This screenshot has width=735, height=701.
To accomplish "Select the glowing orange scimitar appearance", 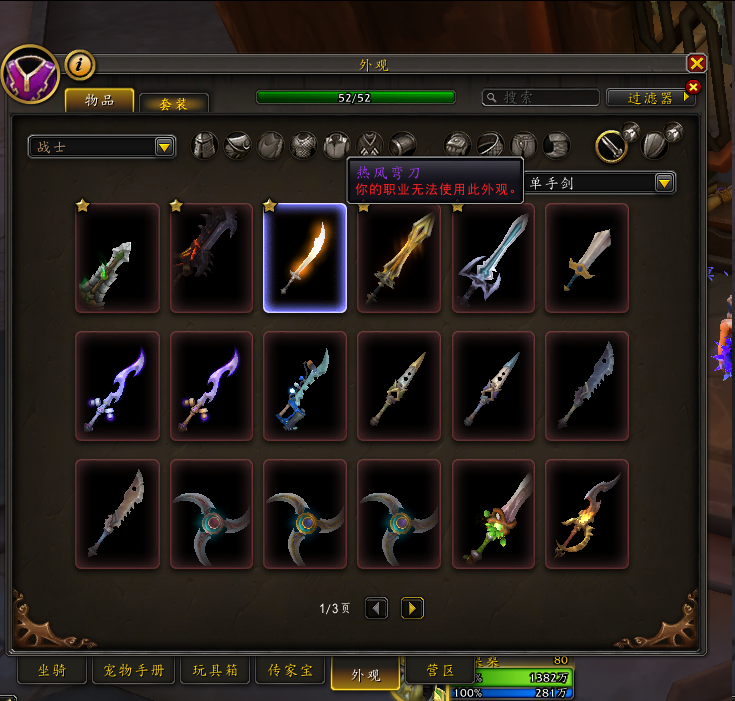I will coord(305,258).
